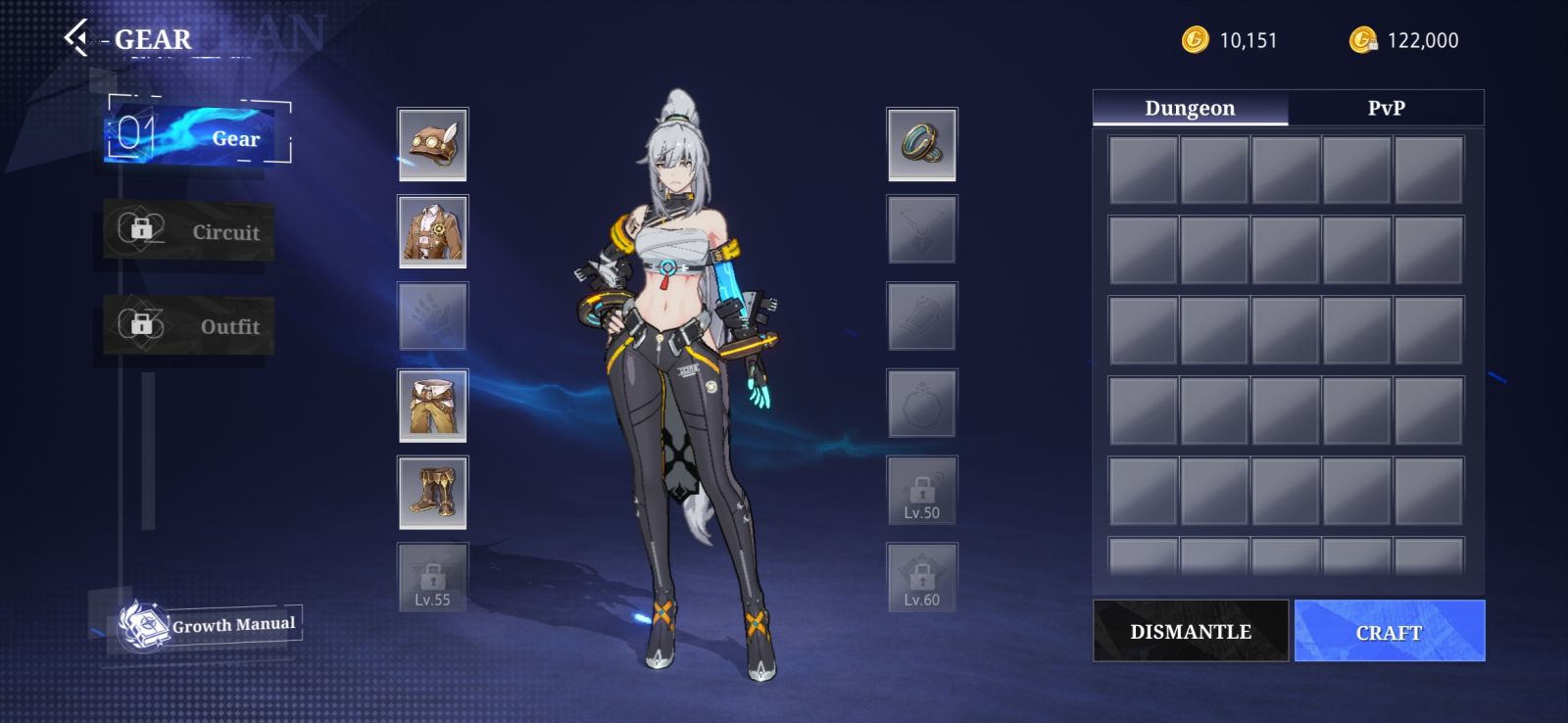Select the equipped feathered hat slot
Viewport: 1568px width, 723px height.
coord(432,144)
